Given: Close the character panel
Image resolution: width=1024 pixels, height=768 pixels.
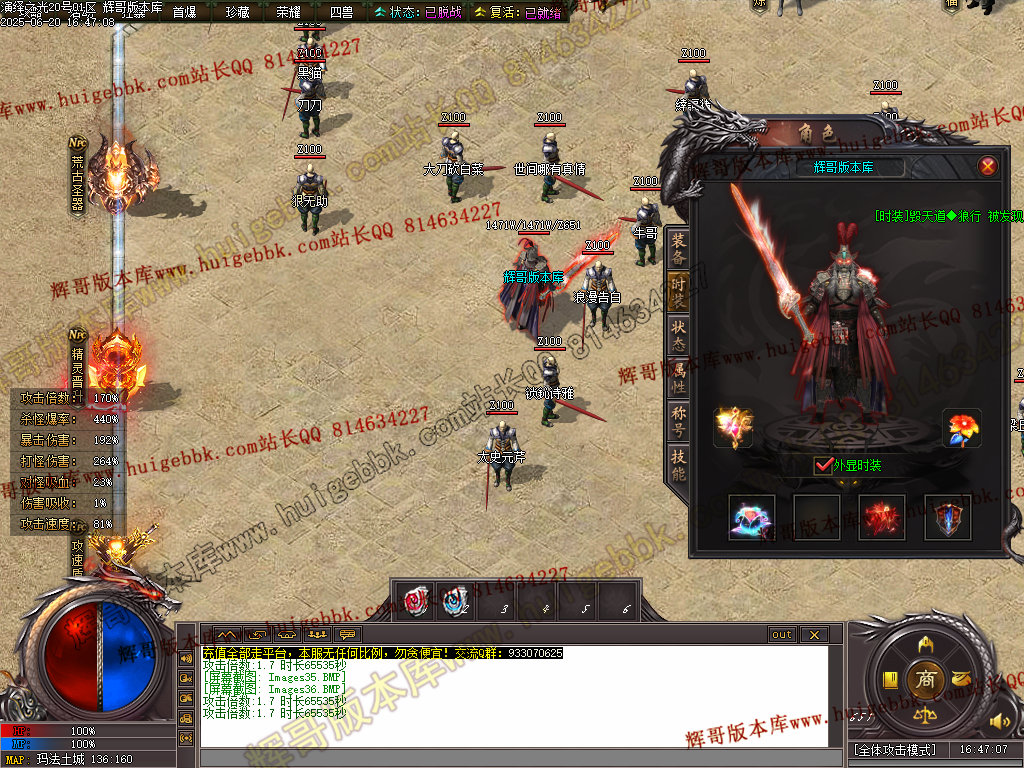Looking at the screenshot, I should [987, 167].
